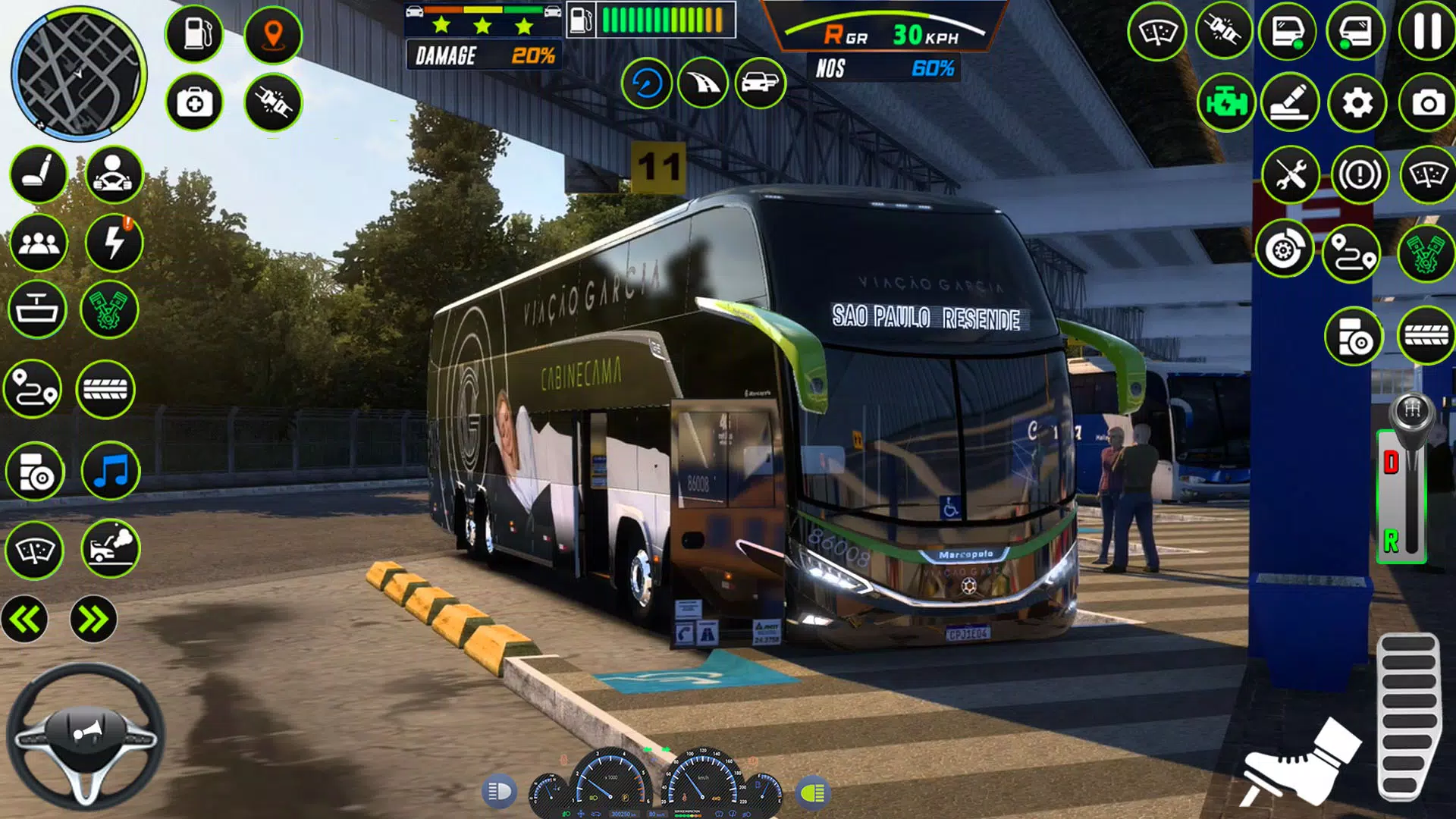Select the first aid kit icon
1456x819 pixels.
[194, 102]
